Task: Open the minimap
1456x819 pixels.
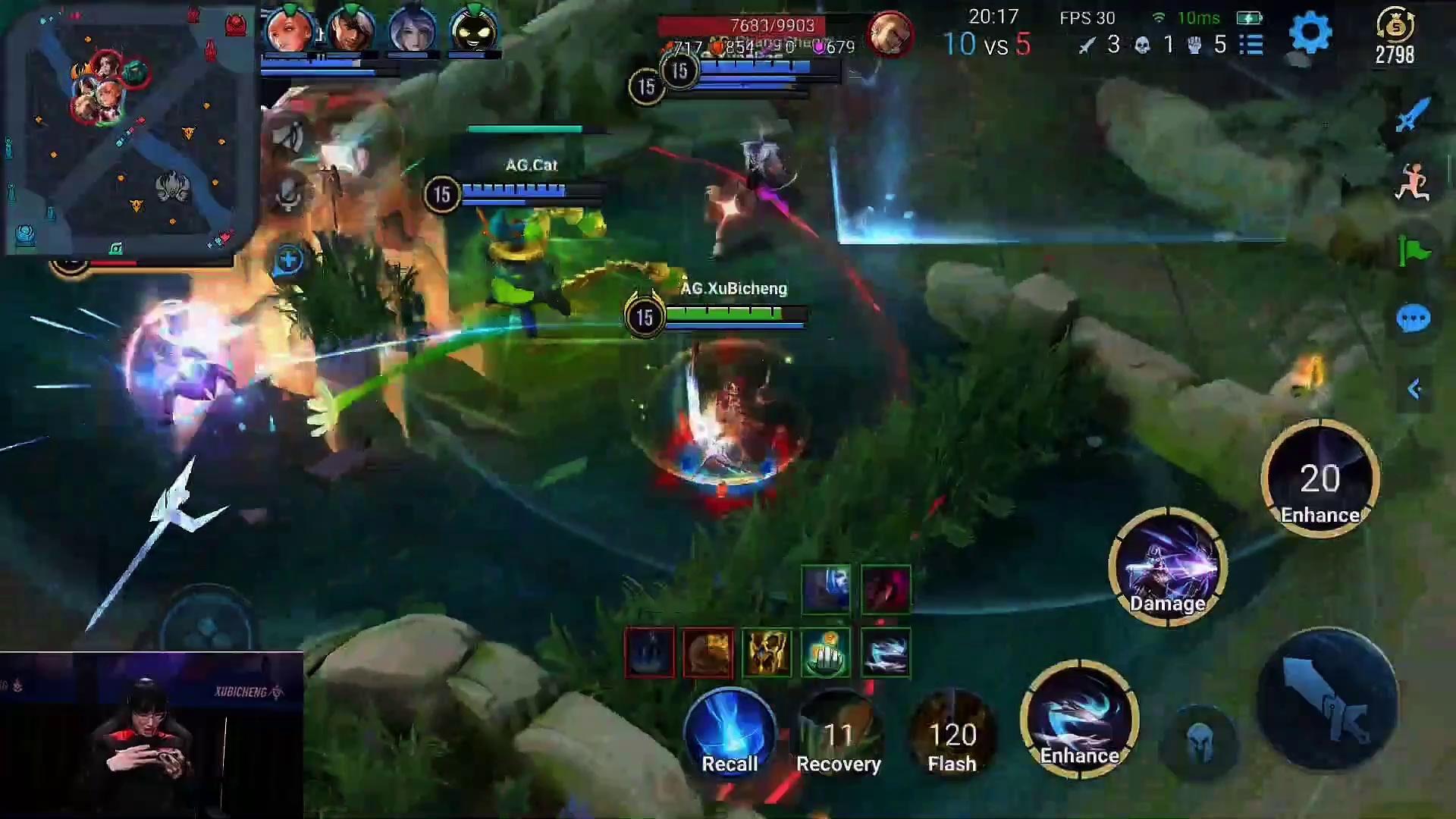Action: click(x=129, y=129)
